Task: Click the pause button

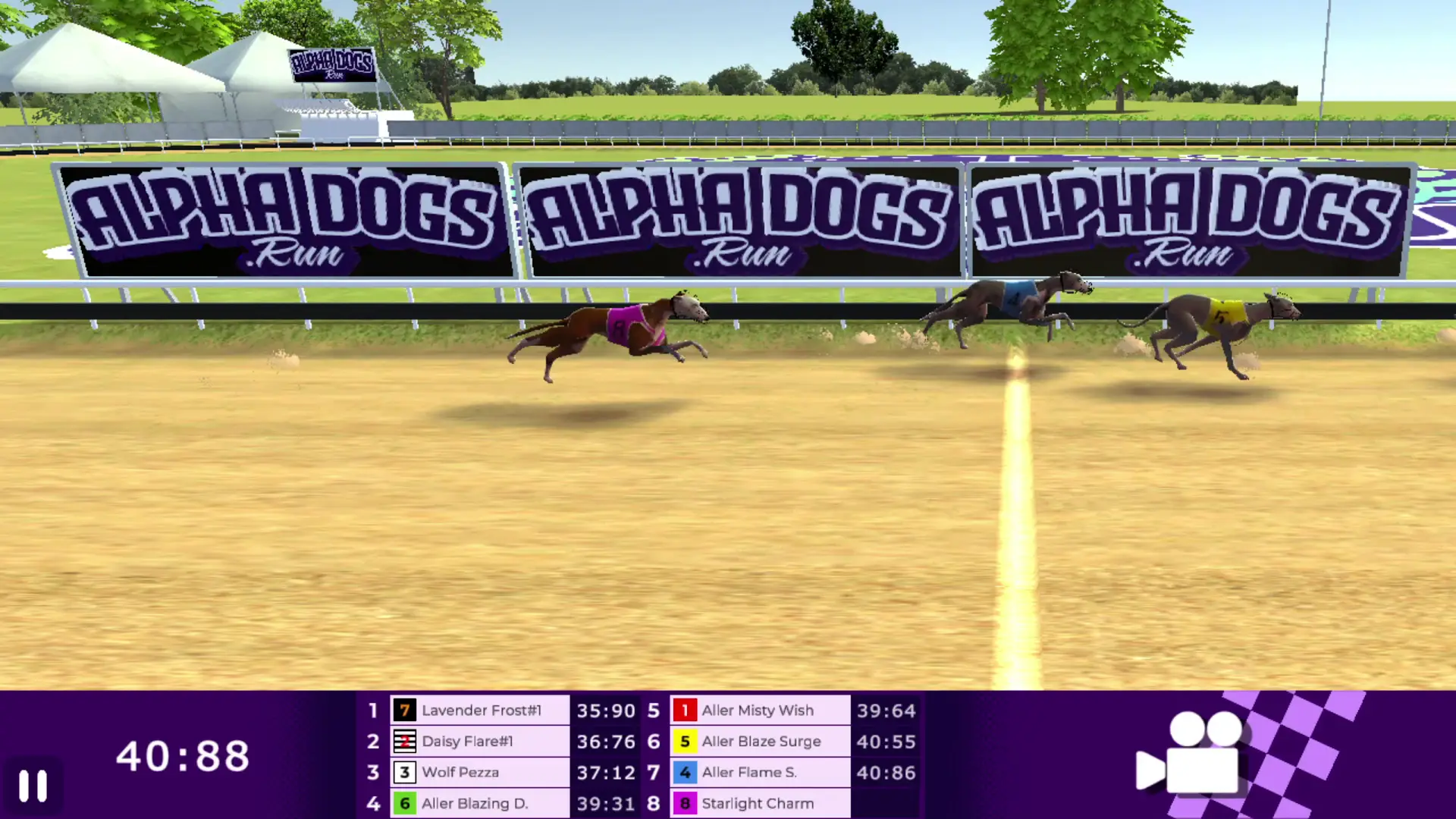Action: pyautogui.click(x=32, y=785)
